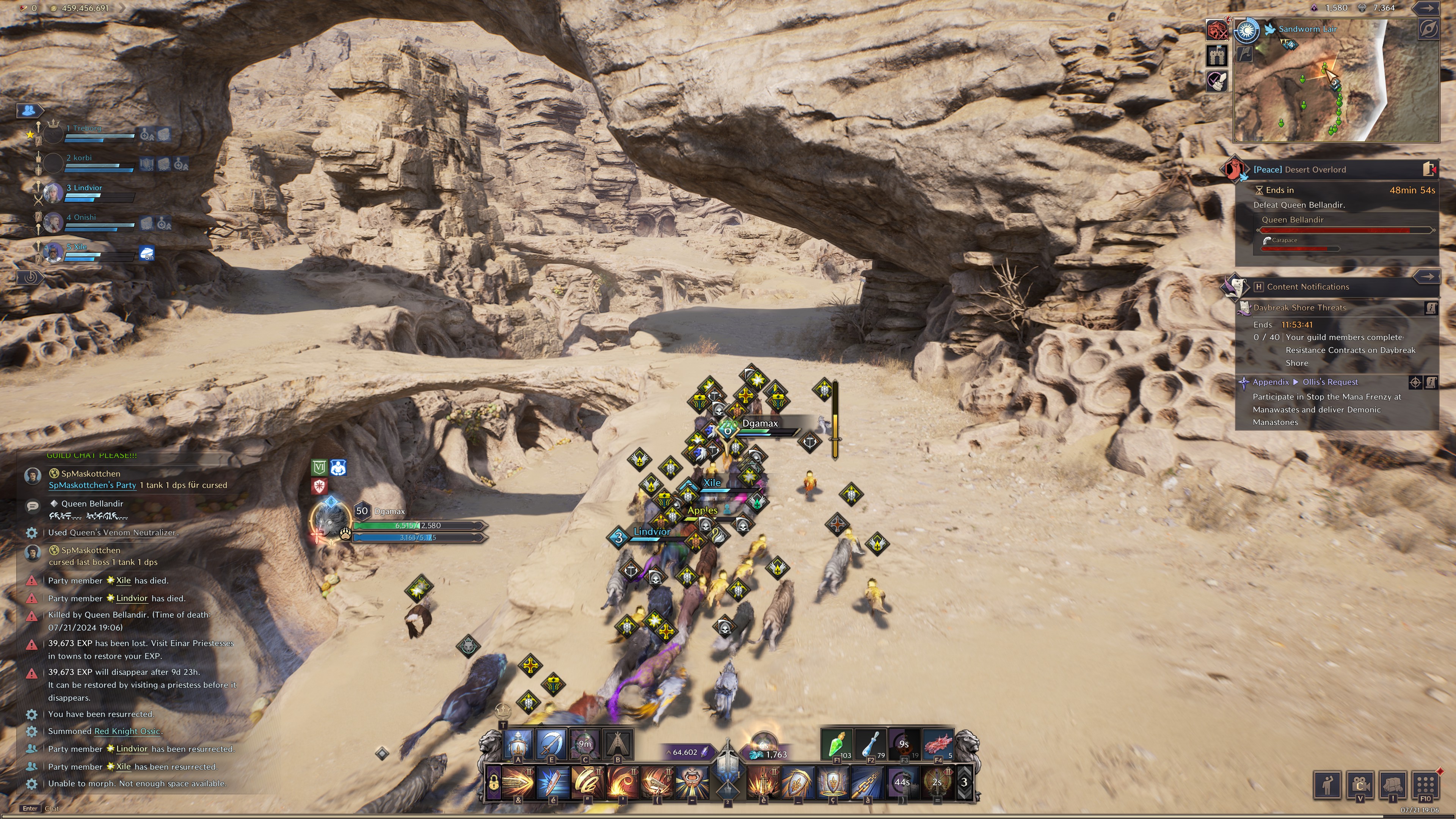
Task: Toggle the camera mode button
Action: pos(1360,784)
